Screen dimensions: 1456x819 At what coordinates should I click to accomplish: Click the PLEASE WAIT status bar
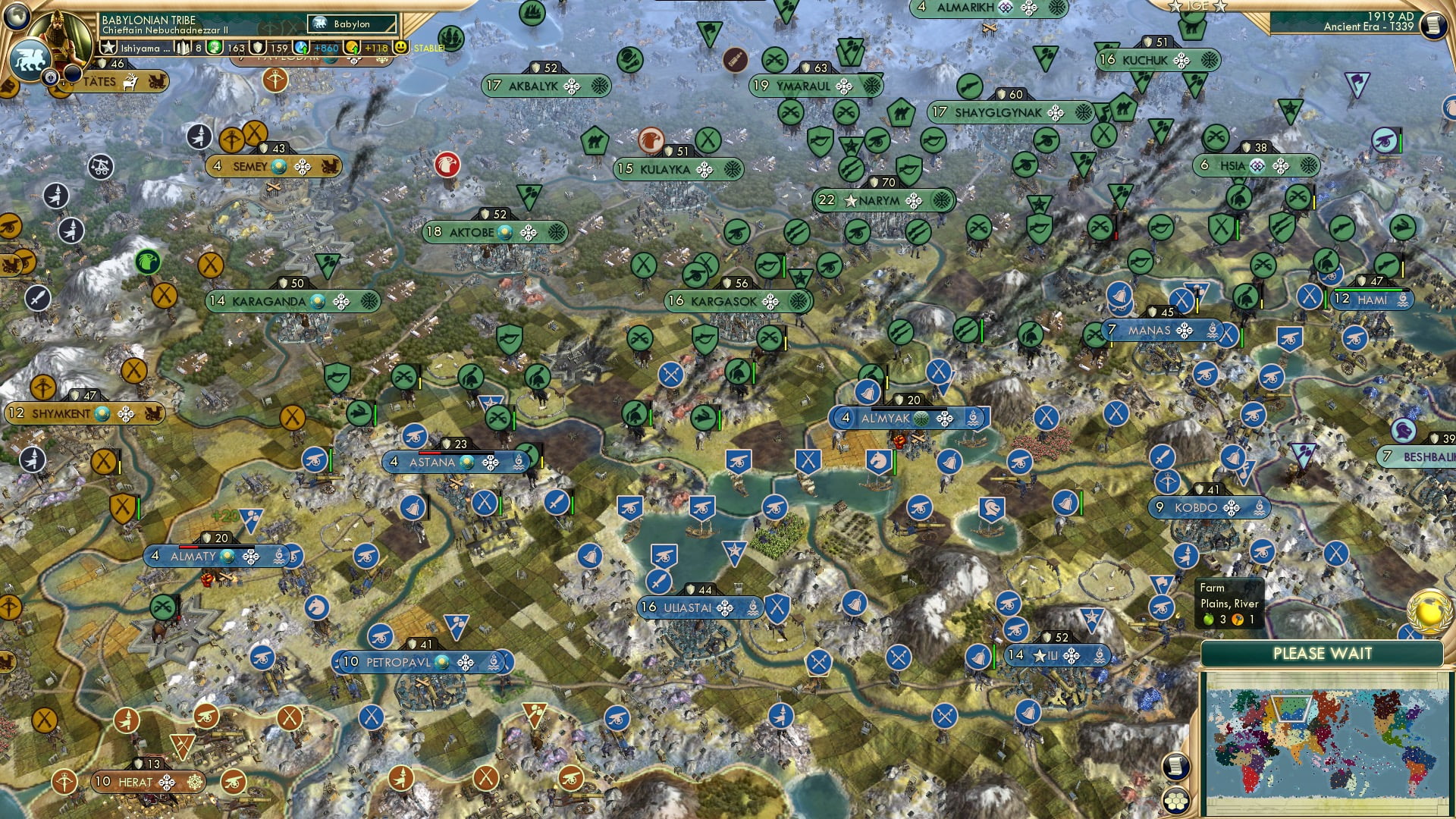(x=1323, y=653)
